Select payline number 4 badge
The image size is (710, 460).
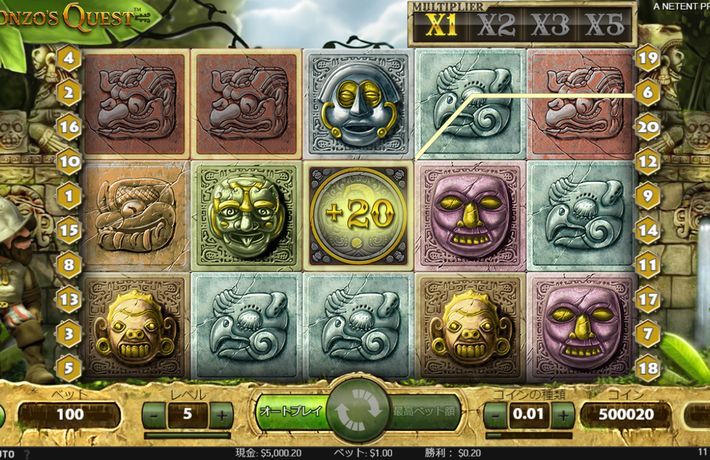69,58
